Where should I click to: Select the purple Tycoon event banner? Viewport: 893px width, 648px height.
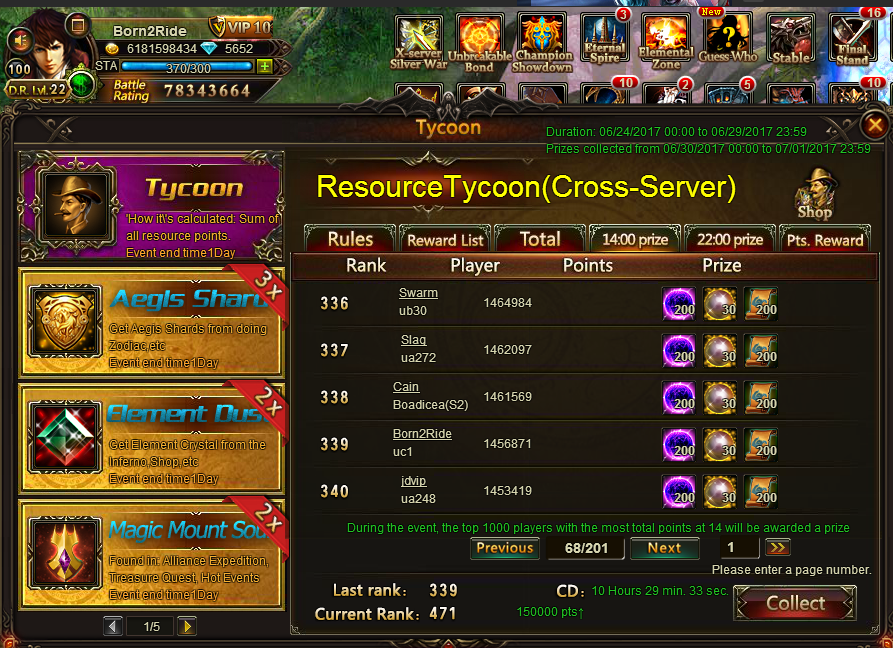click(151, 205)
